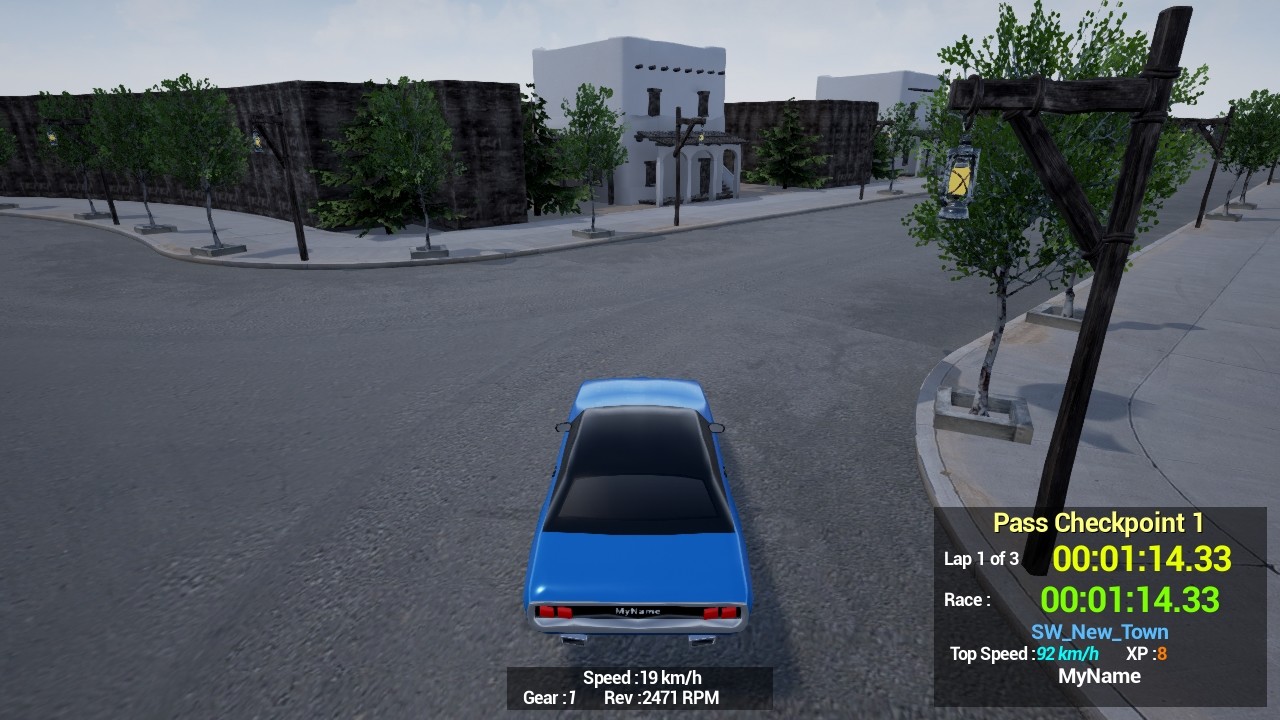
Task: Click the speed HUD panel at bottom center
Action: click(x=640, y=688)
